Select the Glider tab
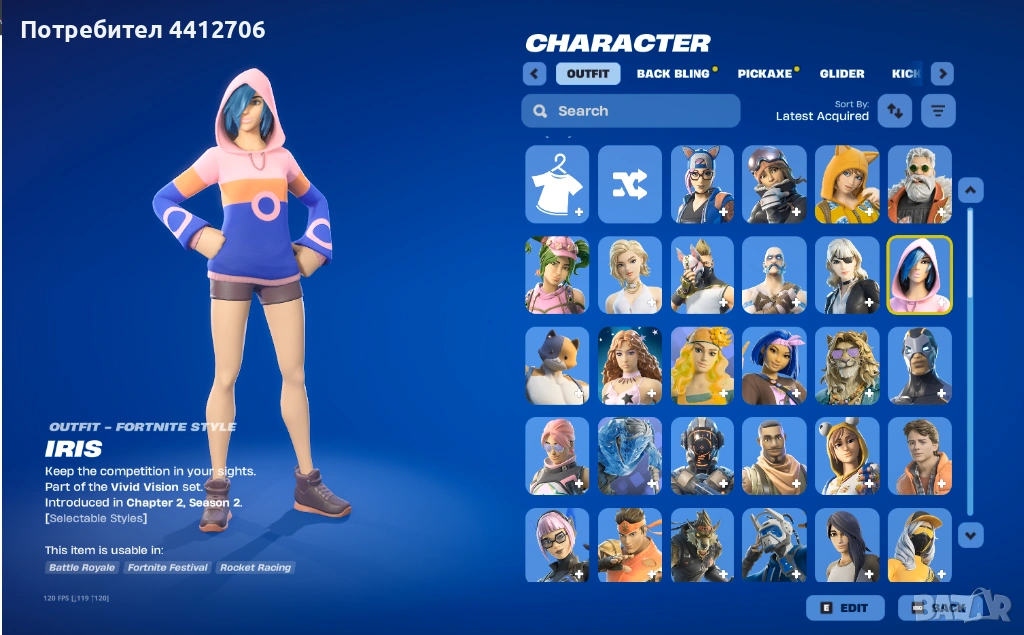 tap(842, 74)
